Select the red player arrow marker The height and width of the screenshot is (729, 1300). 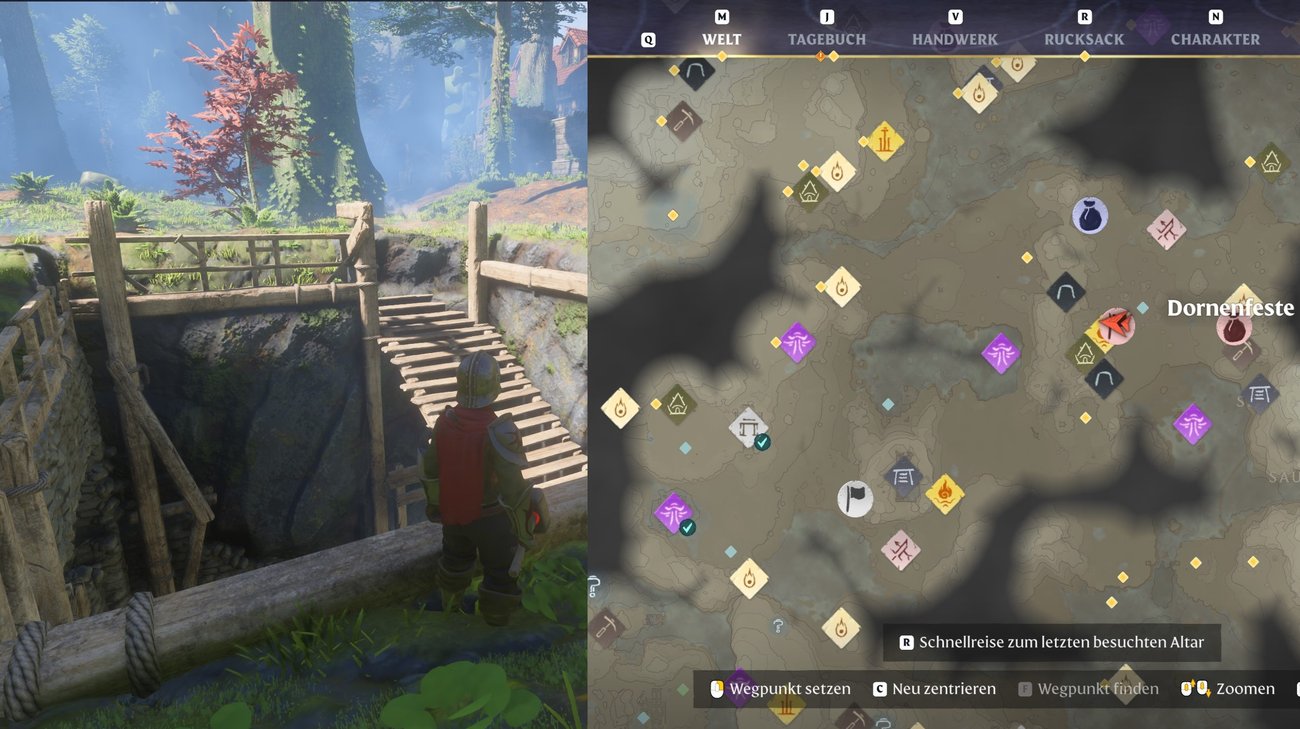click(1114, 325)
